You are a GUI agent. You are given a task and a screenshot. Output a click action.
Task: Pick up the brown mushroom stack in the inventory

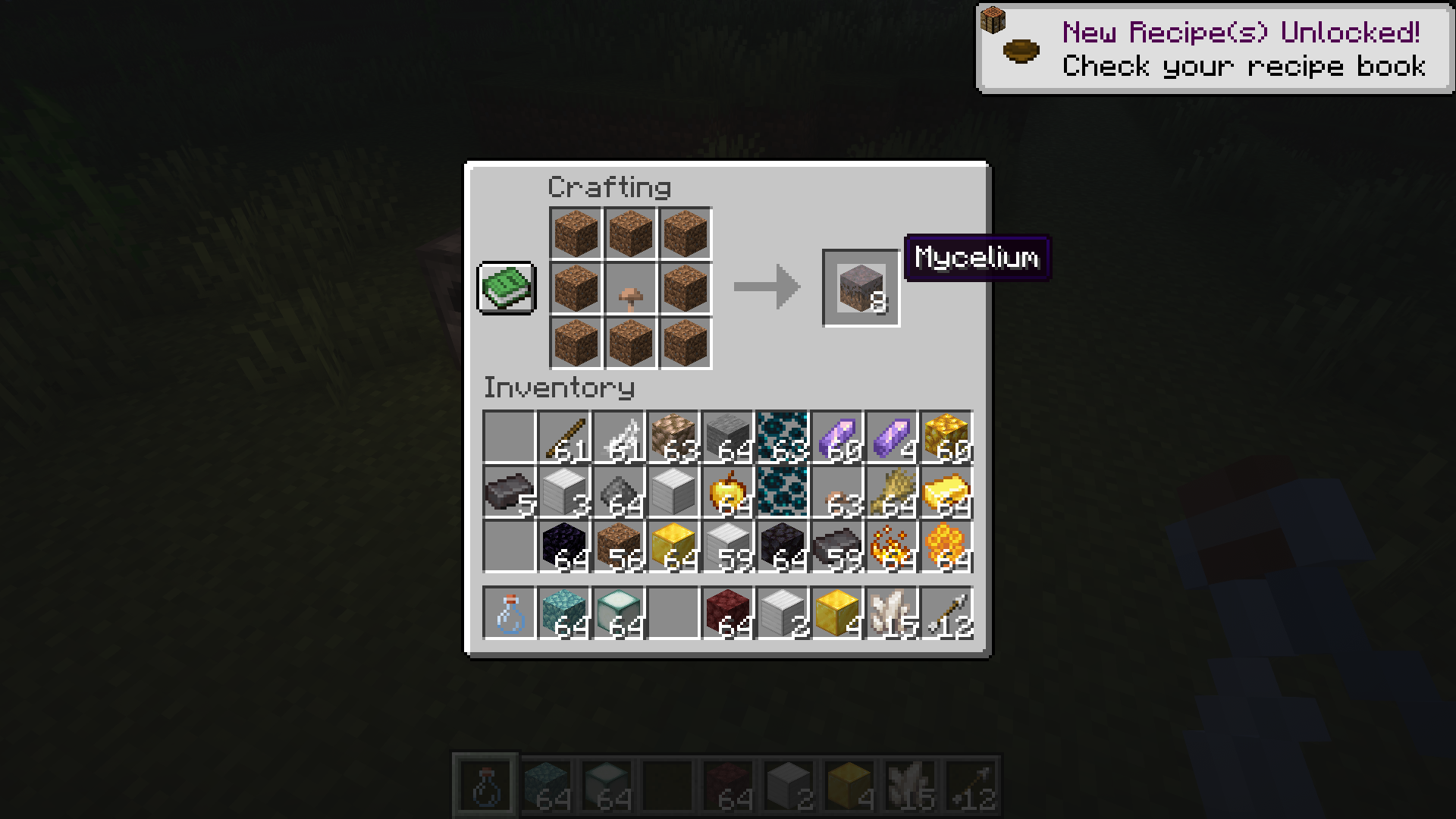pos(836,492)
